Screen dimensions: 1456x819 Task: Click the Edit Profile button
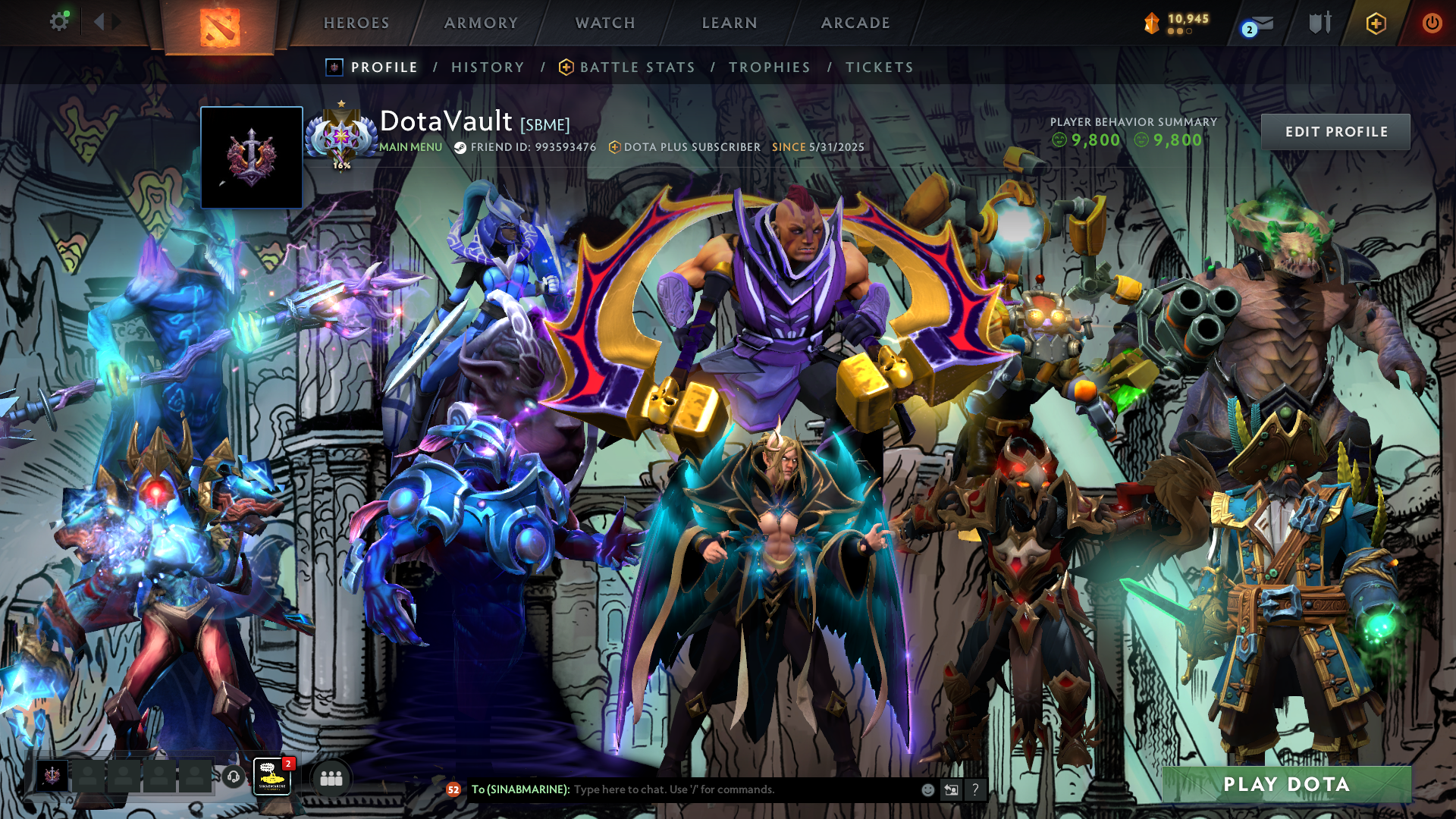1335,132
